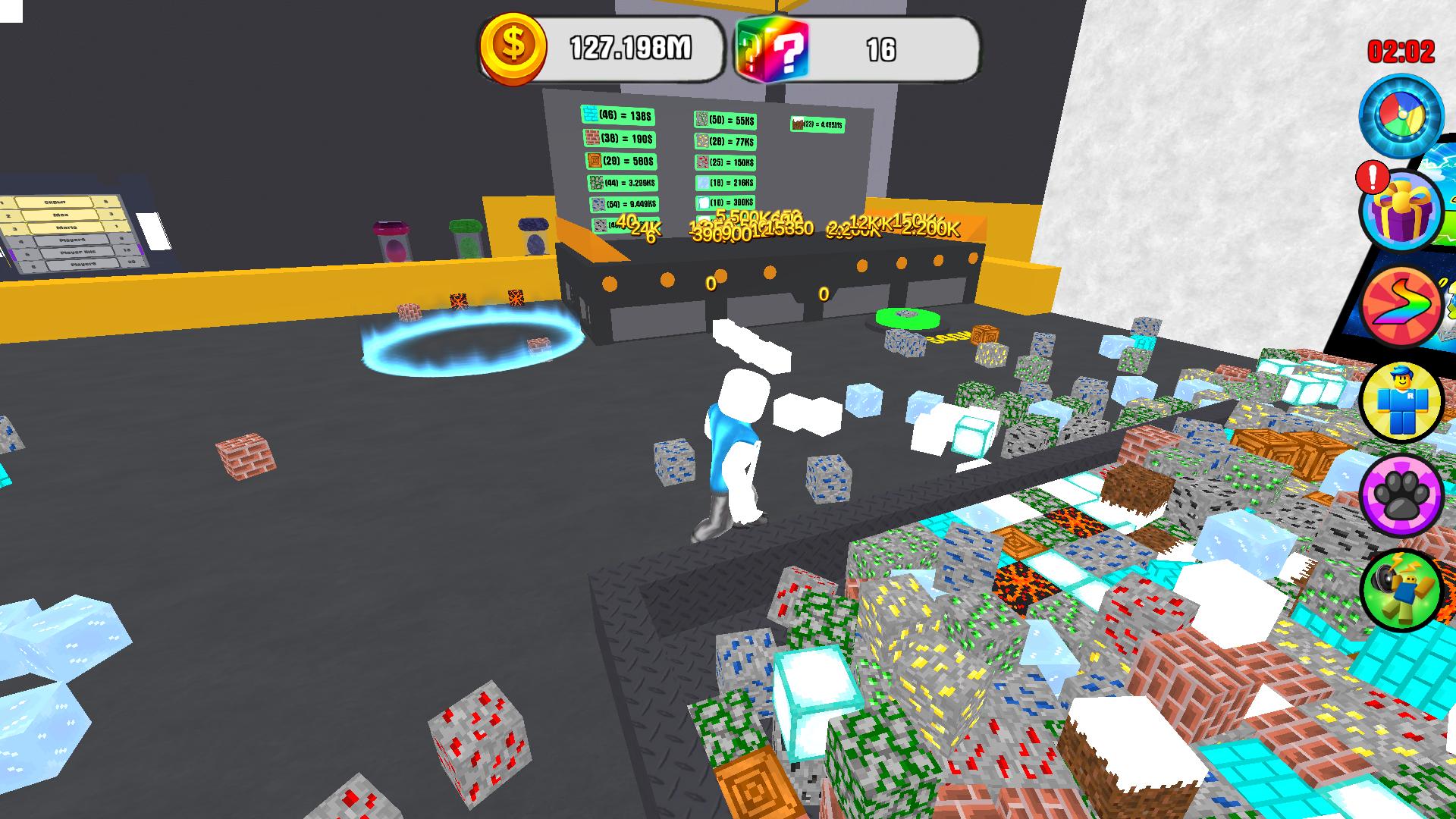Image resolution: width=1456 pixels, height=819 pixels.
Task: Click the gold coin currency icon
Action: pos(514,45)
